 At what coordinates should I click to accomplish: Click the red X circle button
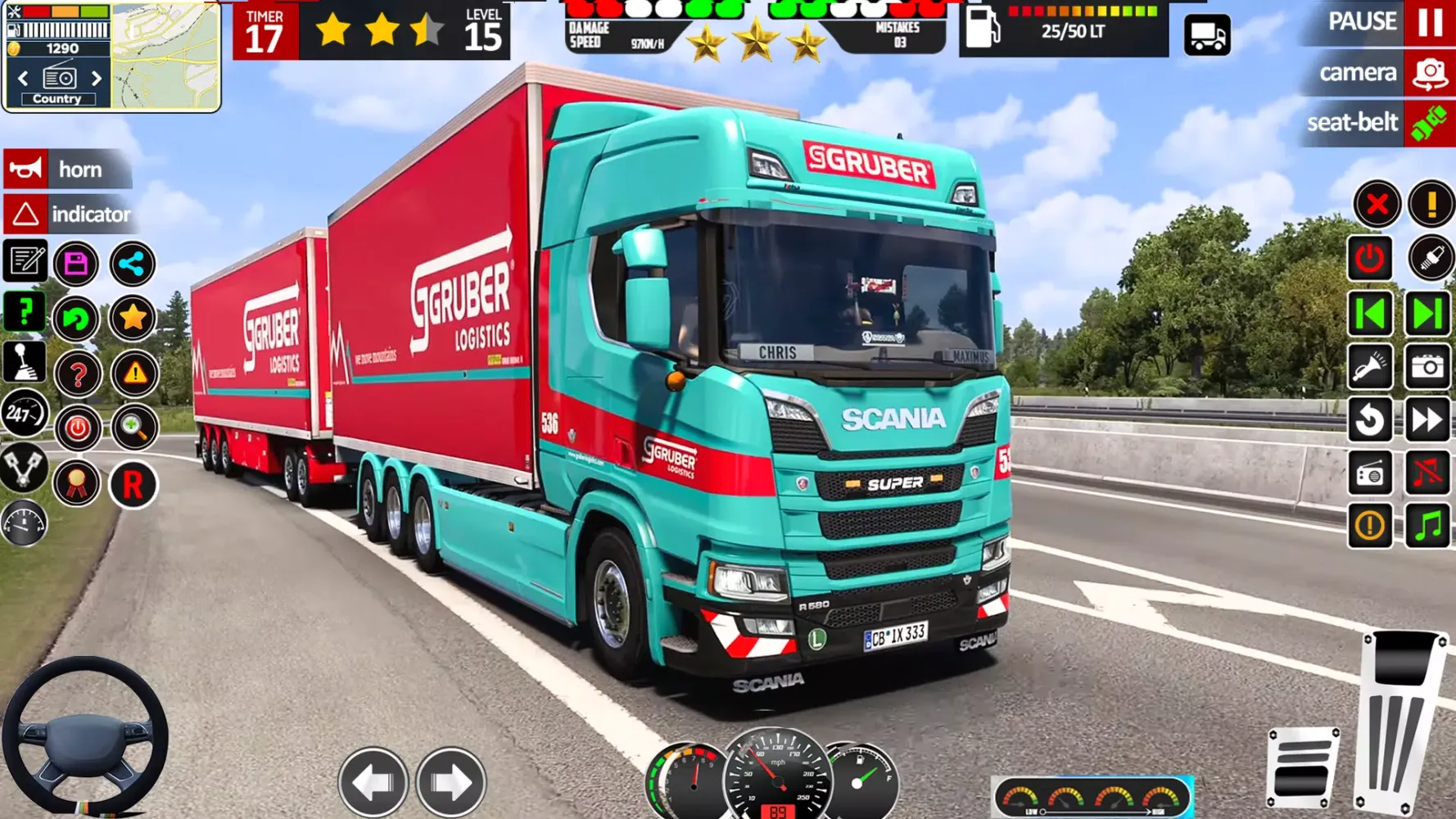pos(1377,204)
